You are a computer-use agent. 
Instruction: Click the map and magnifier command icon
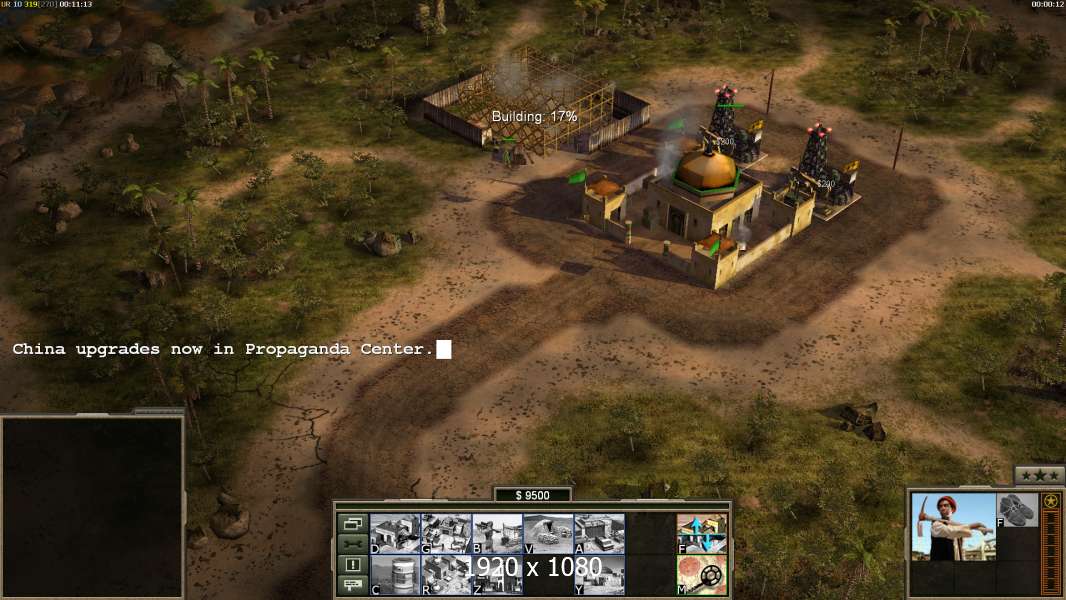(x=702, y=574)
